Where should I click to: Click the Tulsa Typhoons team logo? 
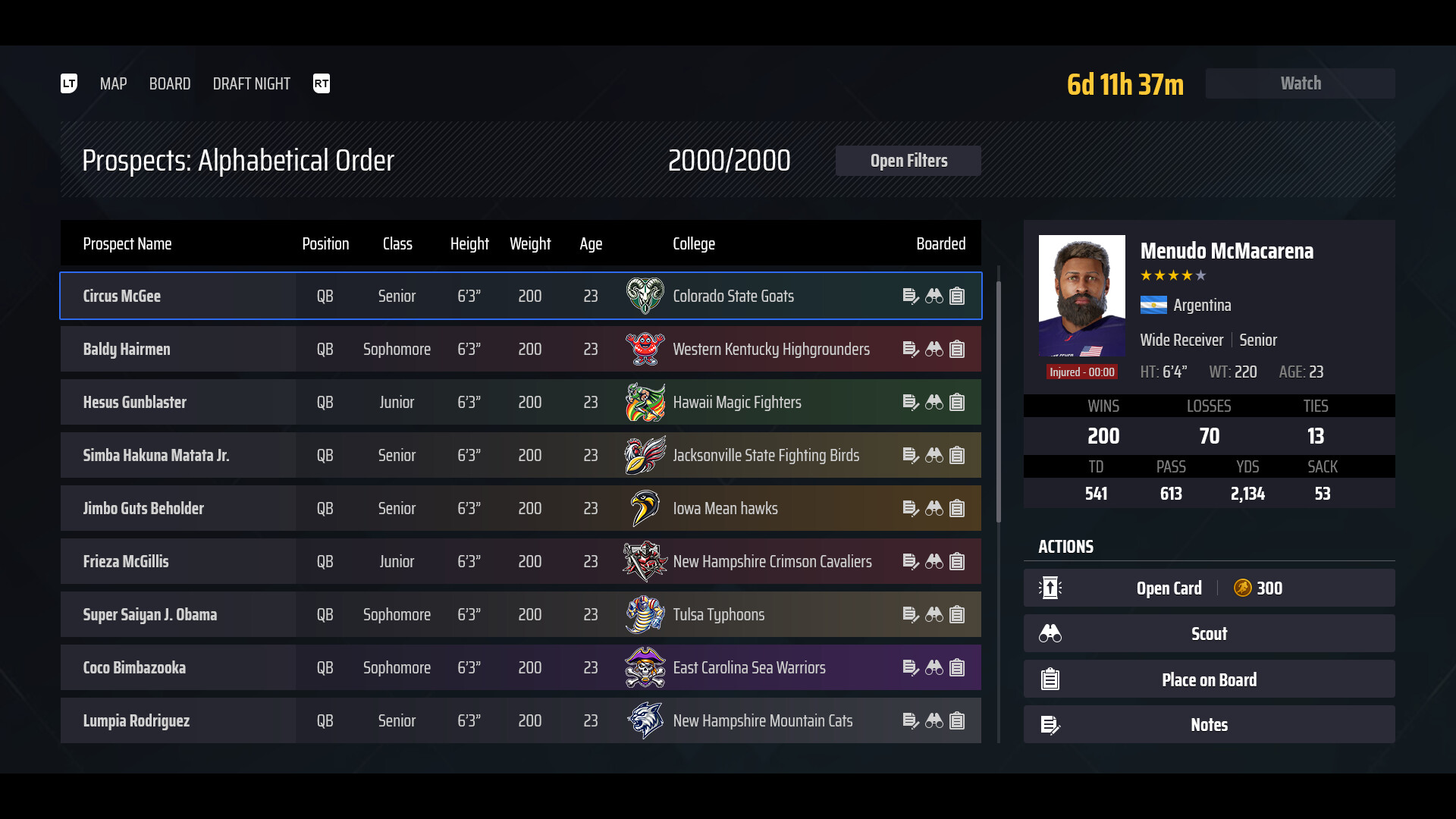coord(645,614)
